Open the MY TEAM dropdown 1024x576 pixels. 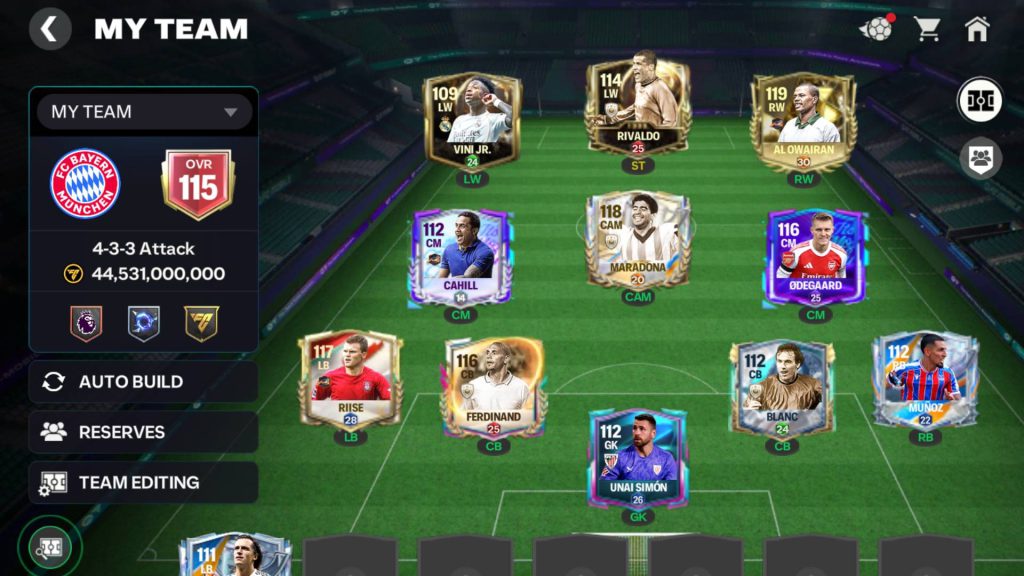tap(144, 112)
